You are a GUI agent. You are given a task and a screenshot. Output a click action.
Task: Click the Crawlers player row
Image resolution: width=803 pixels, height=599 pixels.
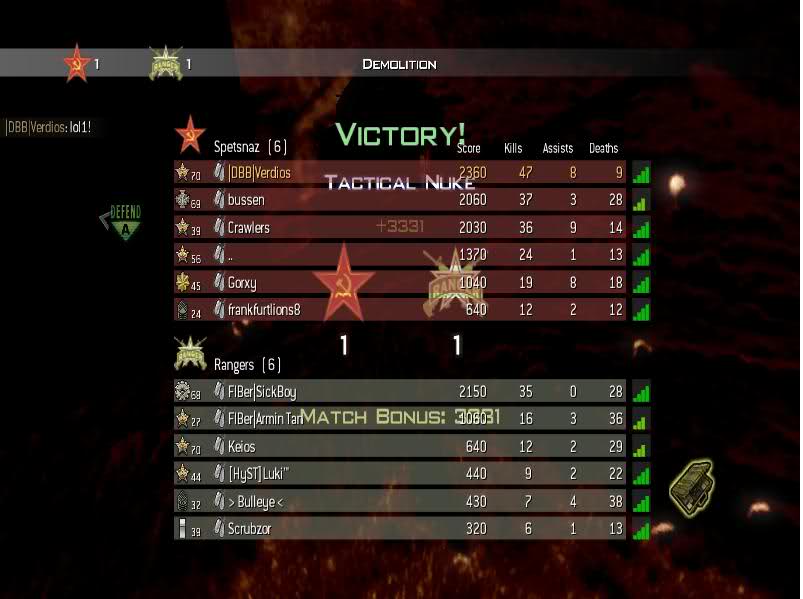[400, 228]
